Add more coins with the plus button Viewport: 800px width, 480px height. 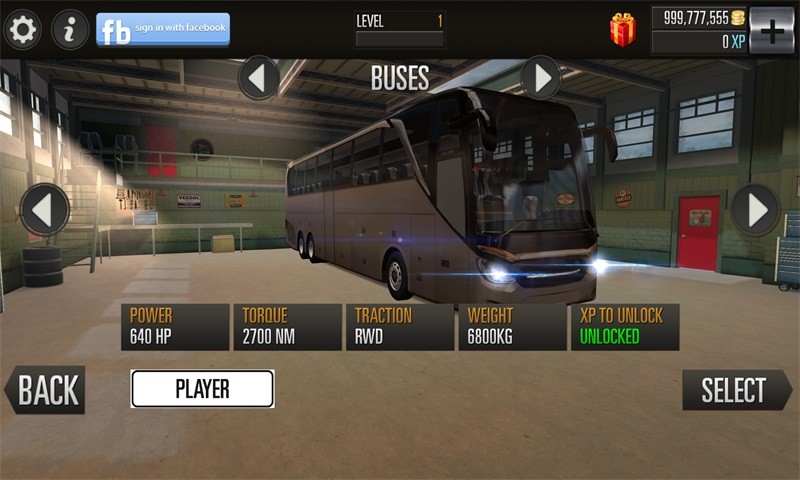click(771, 30)
